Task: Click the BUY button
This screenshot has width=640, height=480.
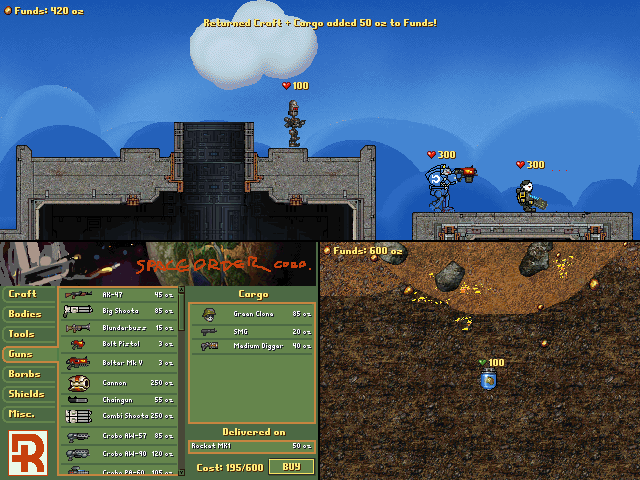Action: 291,467
